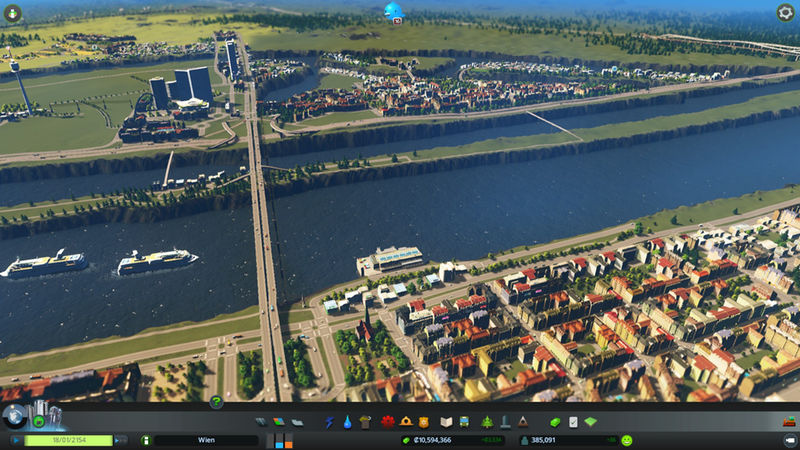Select the lightning bolt electricity menu
Image resolution: width=800 pixels, height=450 pixels.
(329, 422)
